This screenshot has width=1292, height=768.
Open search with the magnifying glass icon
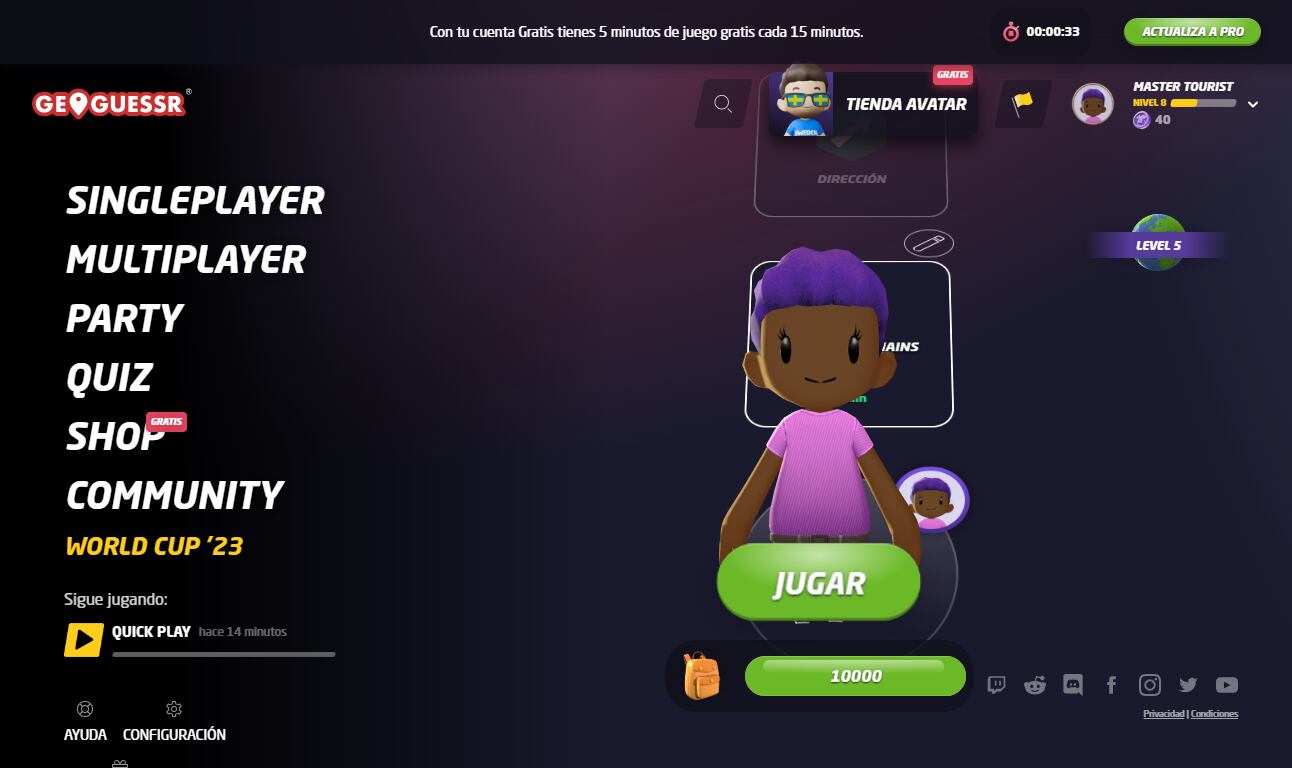coord(723,104)
